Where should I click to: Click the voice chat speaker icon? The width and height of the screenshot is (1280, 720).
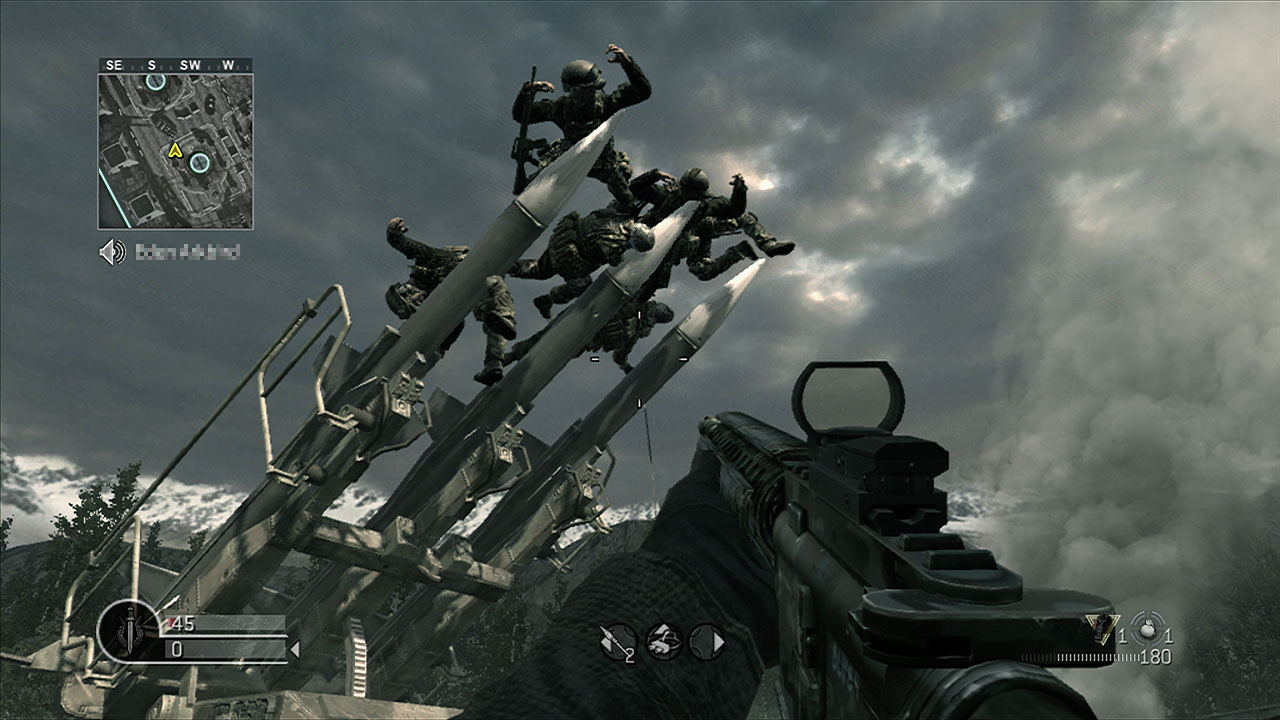coord(112,252)
